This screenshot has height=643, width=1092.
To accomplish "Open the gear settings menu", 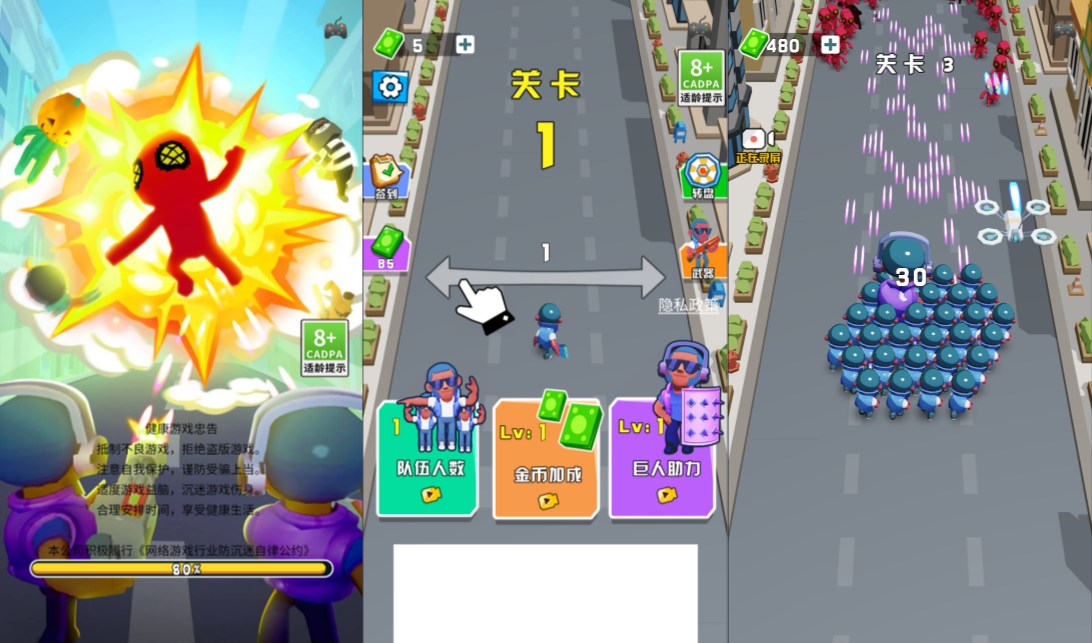I will [x=390, y=87].
